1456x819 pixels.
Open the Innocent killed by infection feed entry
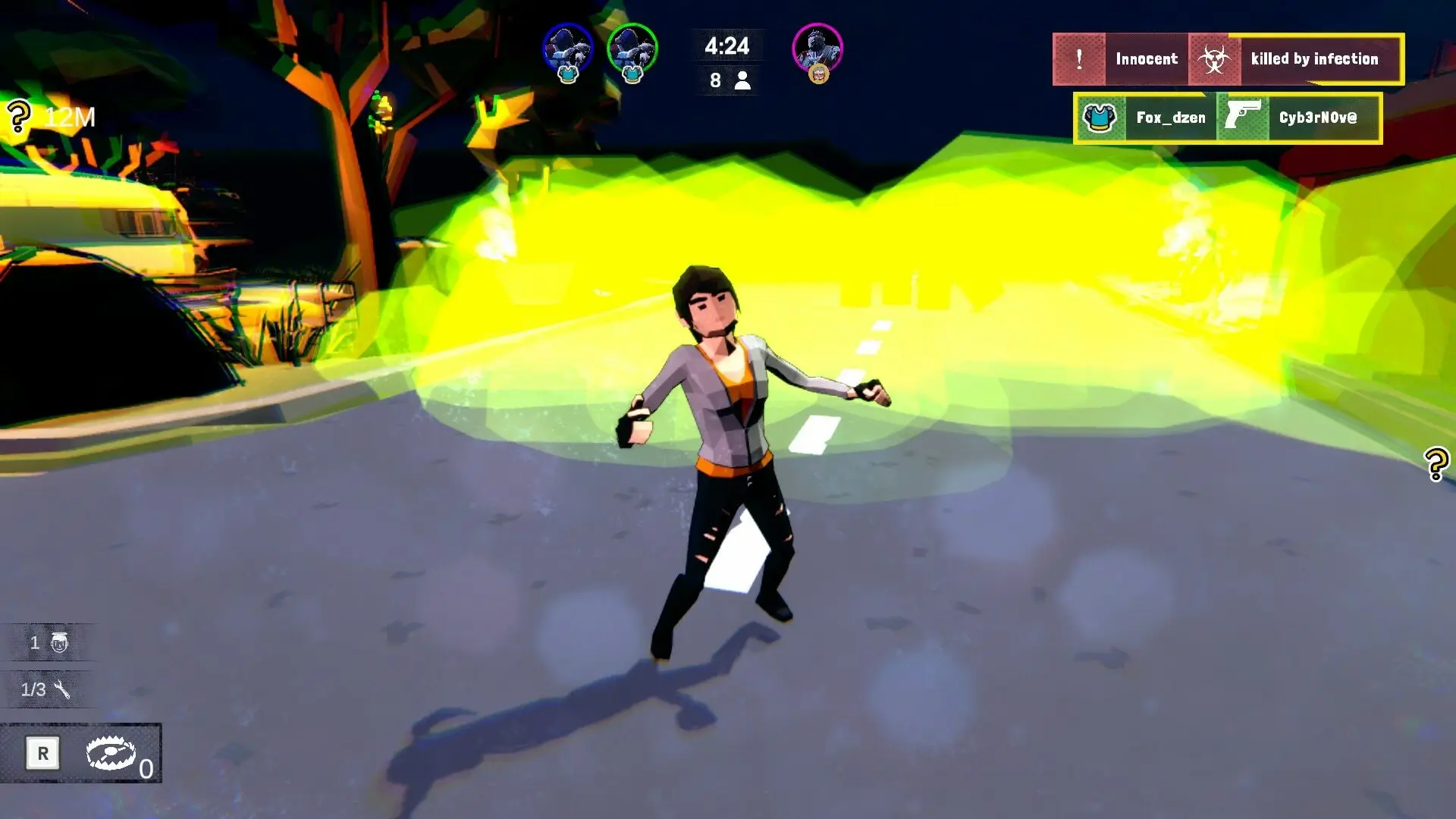pos(1227,59)
